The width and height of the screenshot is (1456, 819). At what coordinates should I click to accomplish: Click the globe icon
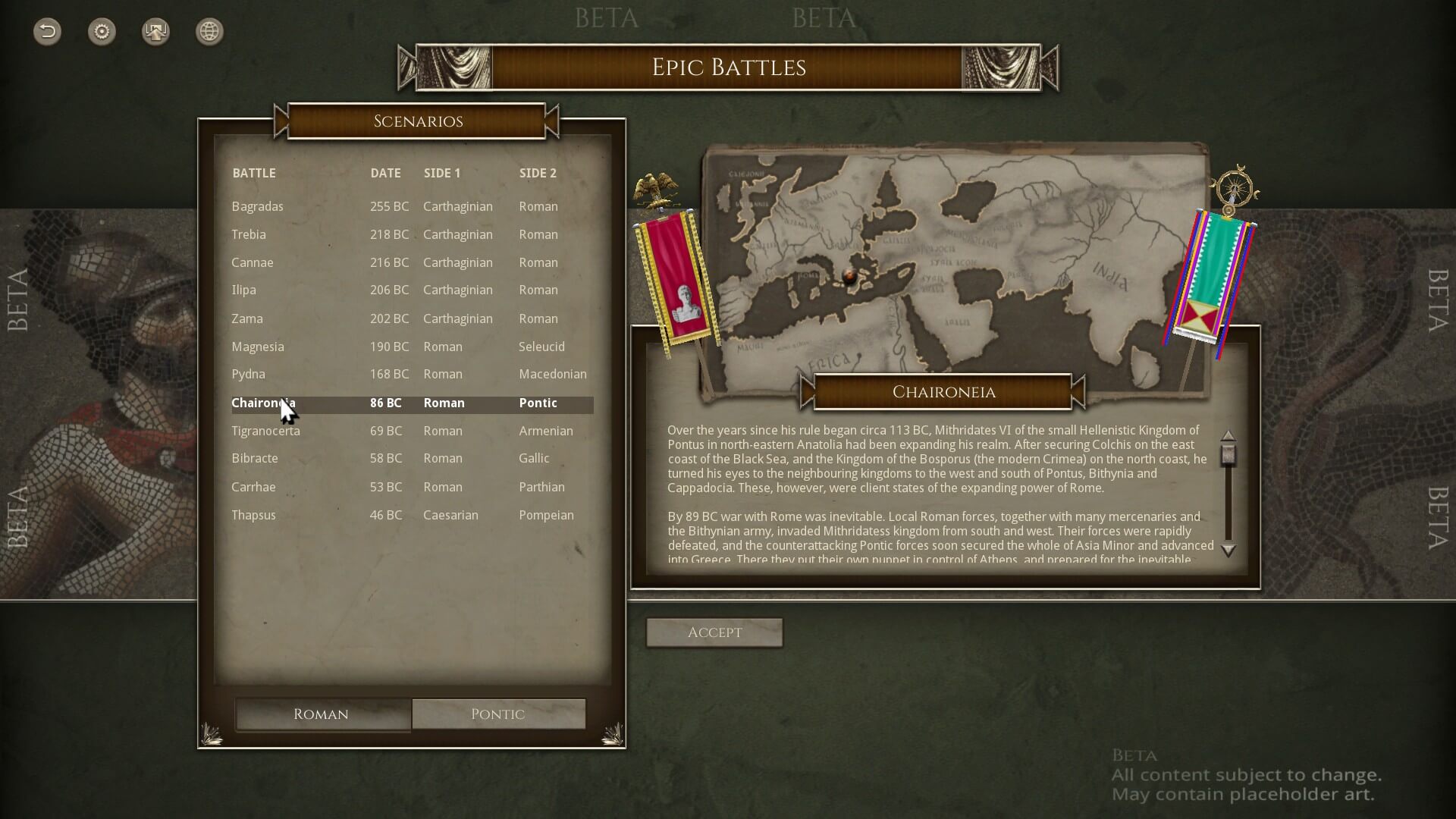pyautogui.click(x=209, y=31)
